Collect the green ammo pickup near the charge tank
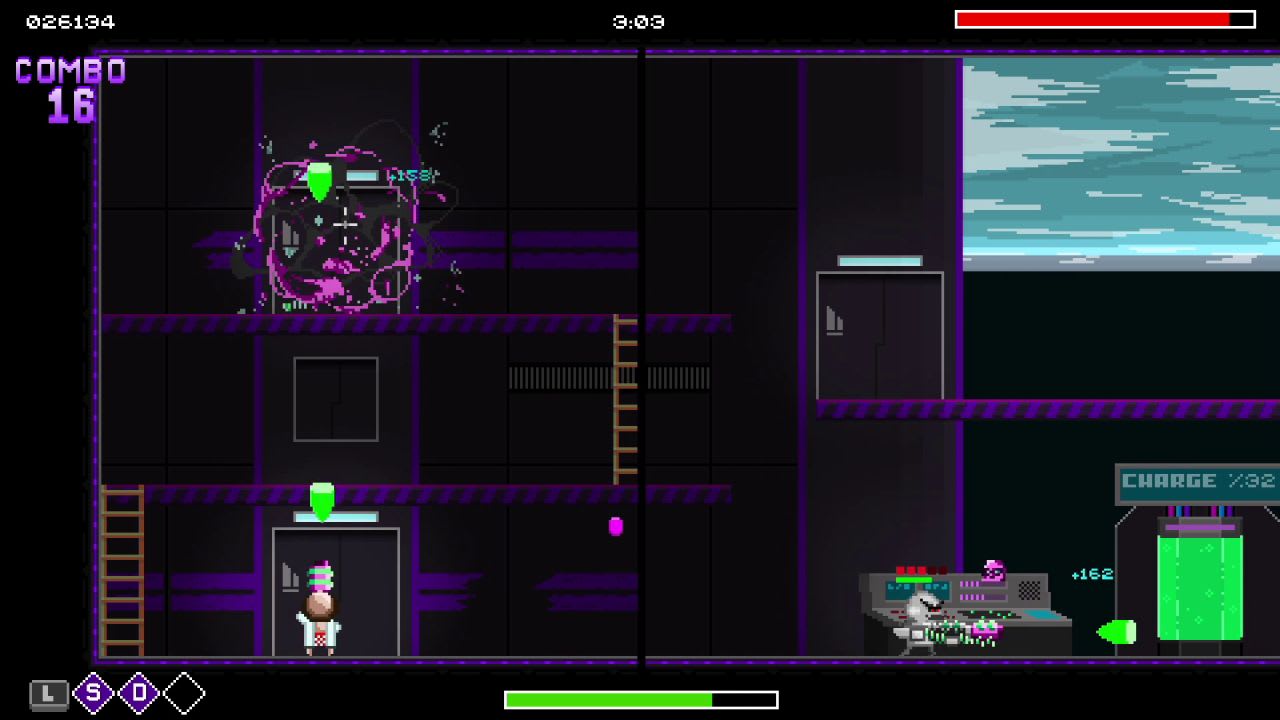 click(1119, 631)
